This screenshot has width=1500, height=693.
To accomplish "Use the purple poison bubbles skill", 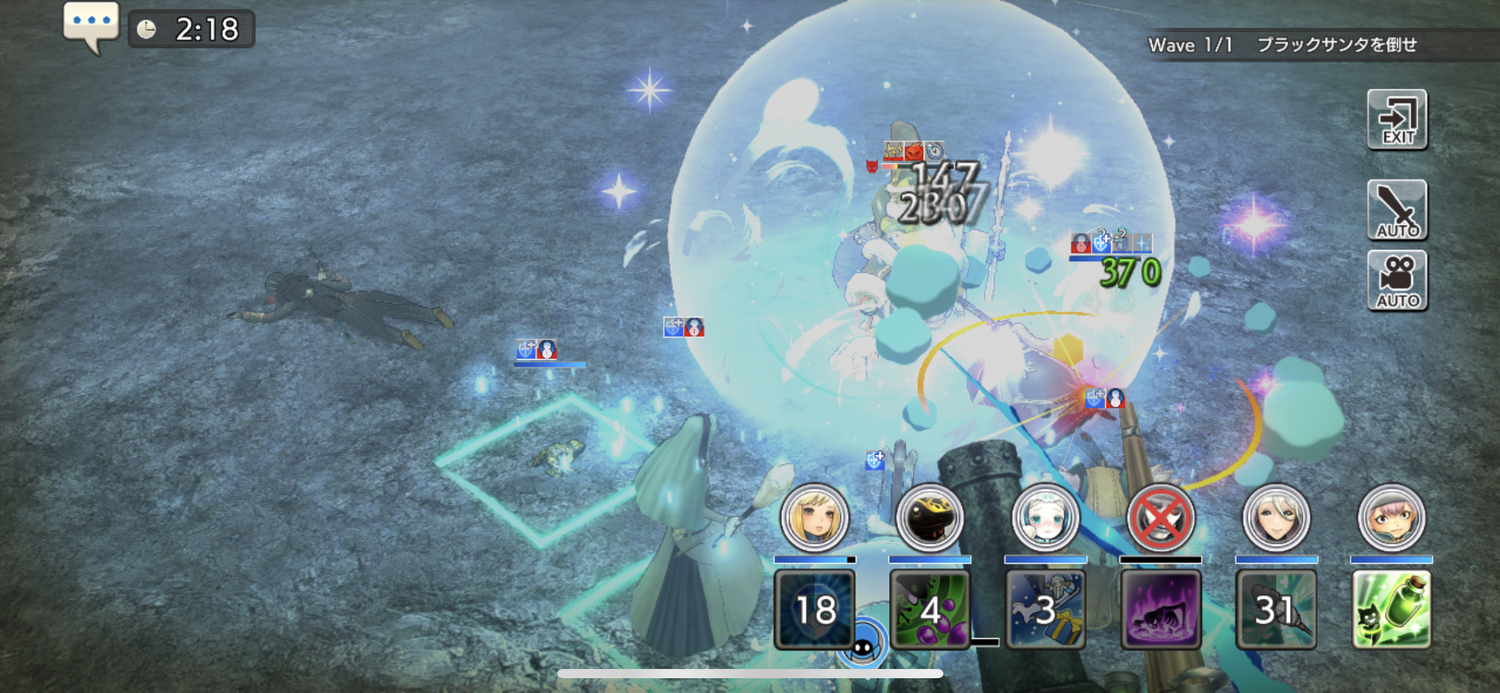I will tap(929, 609).
